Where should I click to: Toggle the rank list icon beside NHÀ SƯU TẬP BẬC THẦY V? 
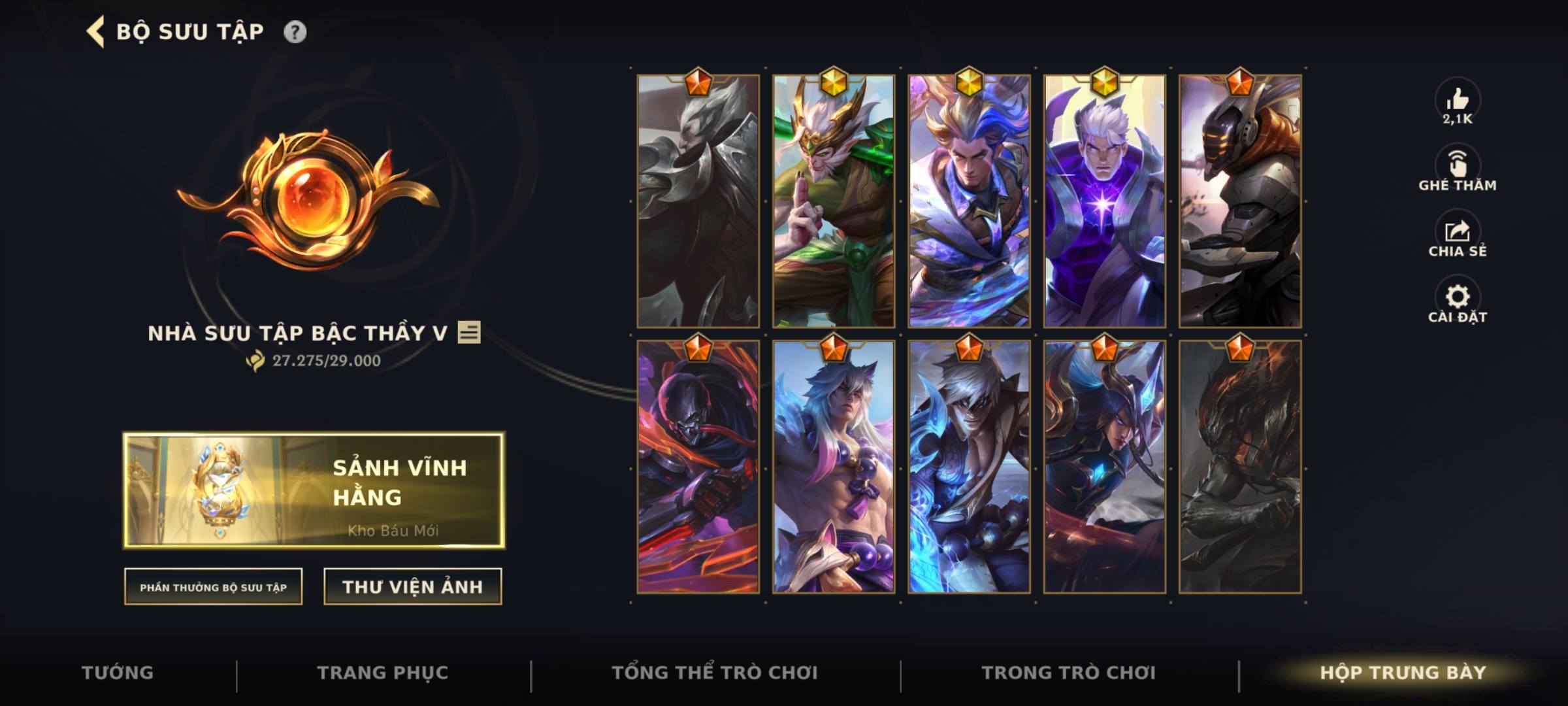[x=469, y=334]
